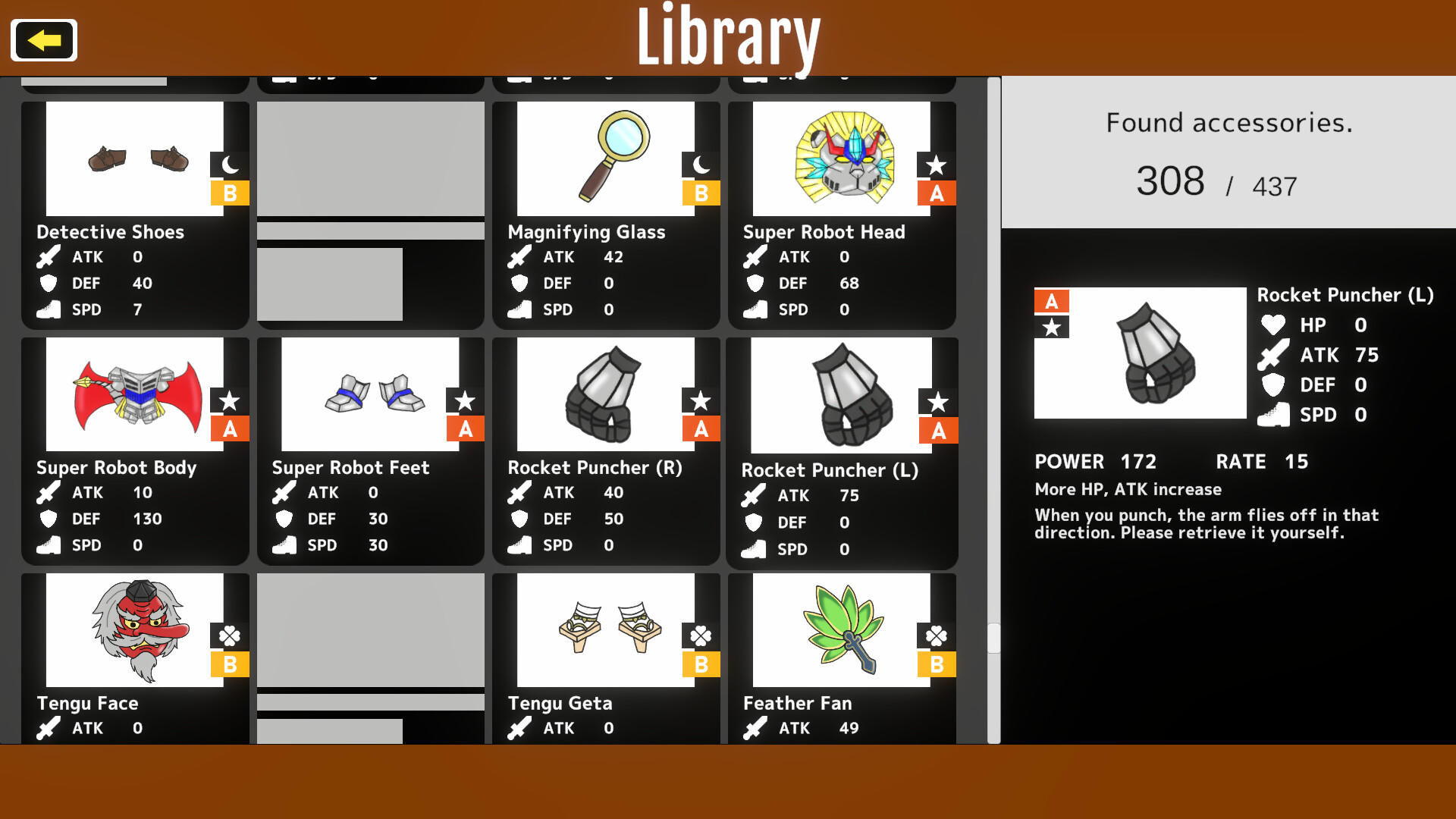Open the Tengu Geta sandals entry
1456x819 pixels.
605,629
